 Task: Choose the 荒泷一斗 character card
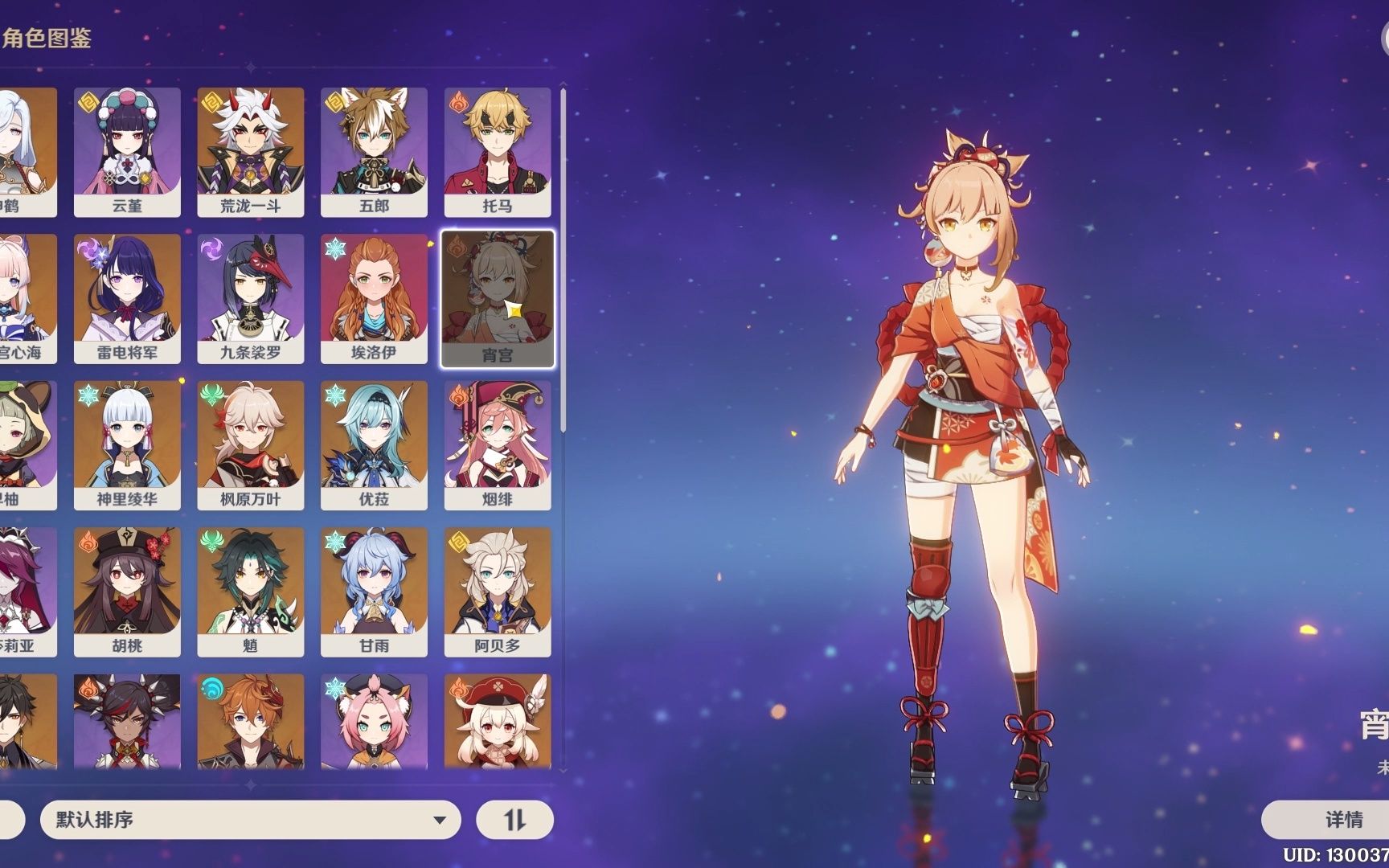click(251, 152)
